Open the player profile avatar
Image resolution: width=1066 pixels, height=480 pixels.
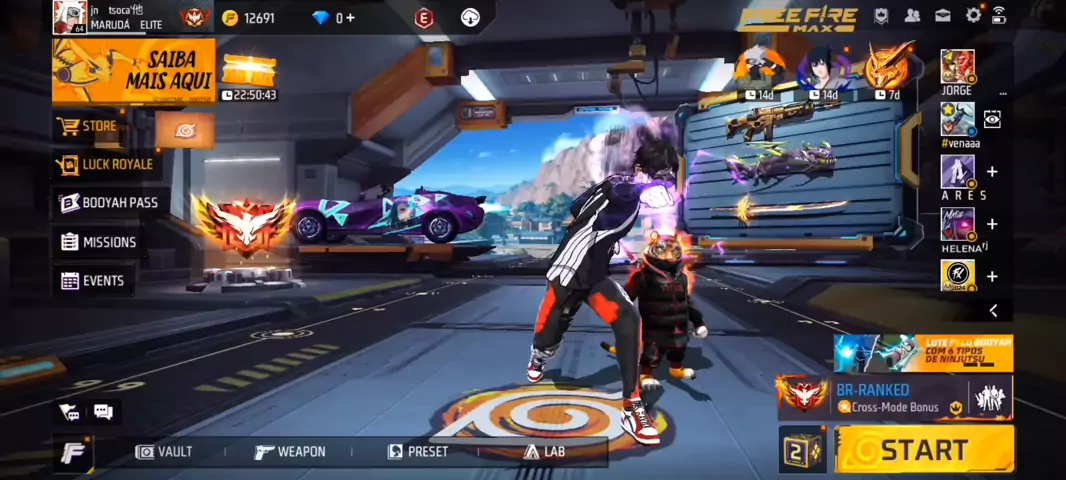point(69,16)
